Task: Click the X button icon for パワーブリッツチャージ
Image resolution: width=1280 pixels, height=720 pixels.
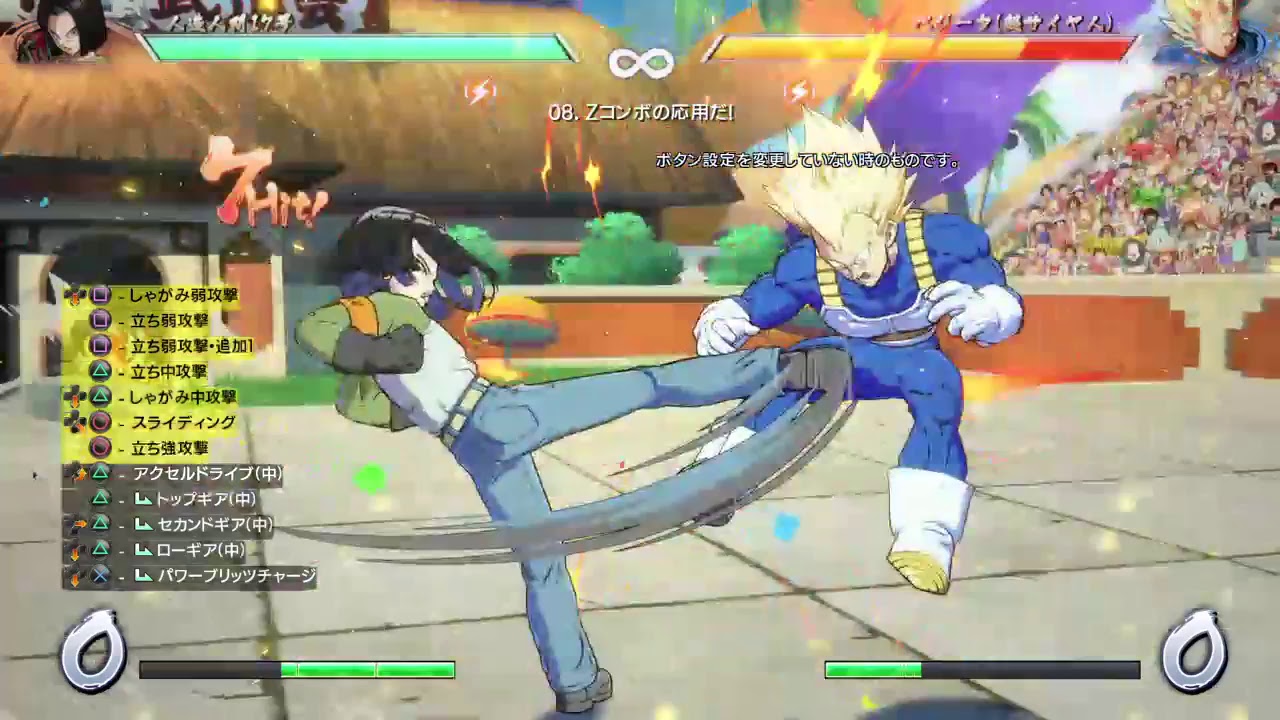Action: click(x=101, y=573)
